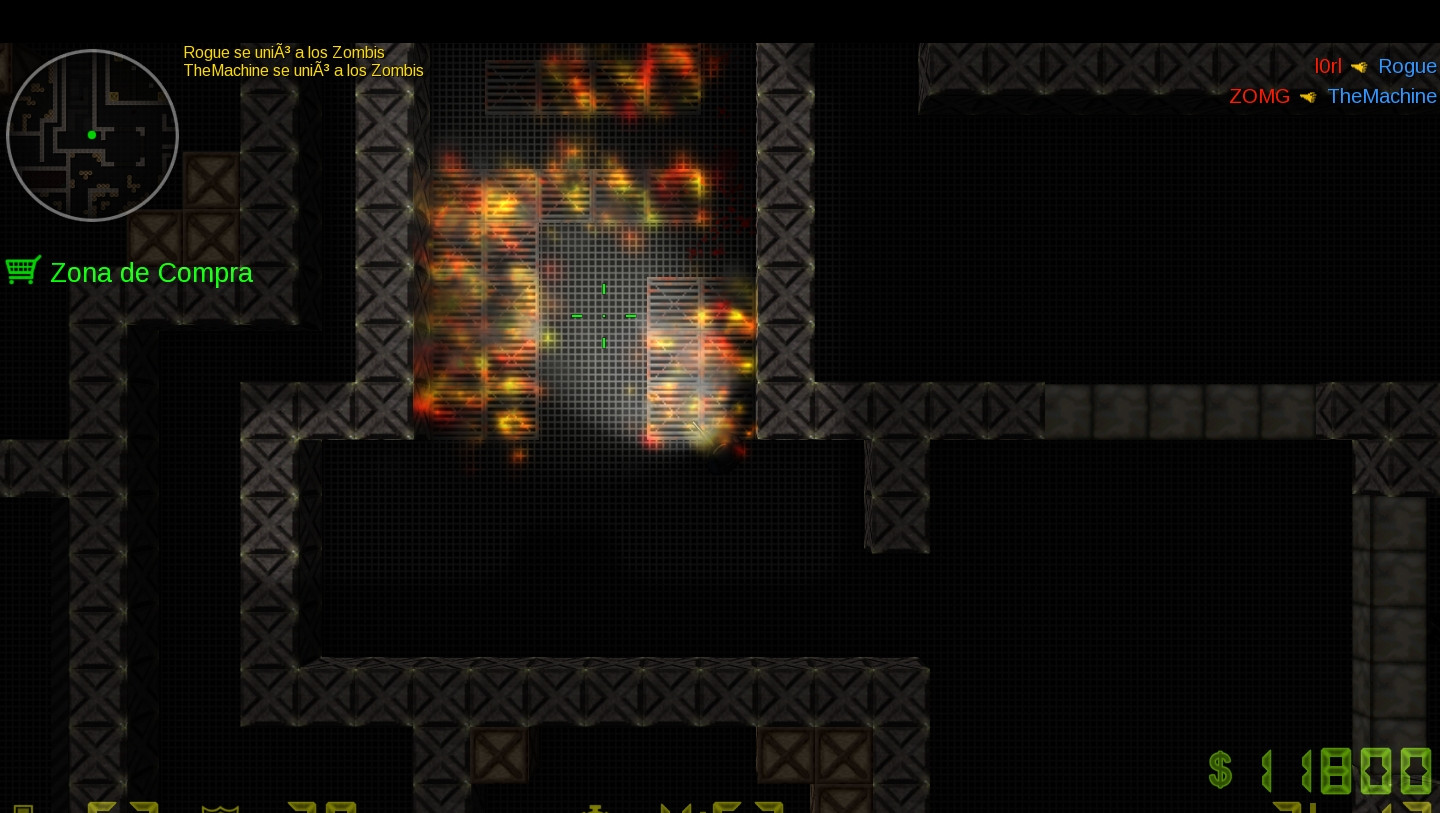
Task: Click the Zona de Compra label
Action: pos(151,273)
